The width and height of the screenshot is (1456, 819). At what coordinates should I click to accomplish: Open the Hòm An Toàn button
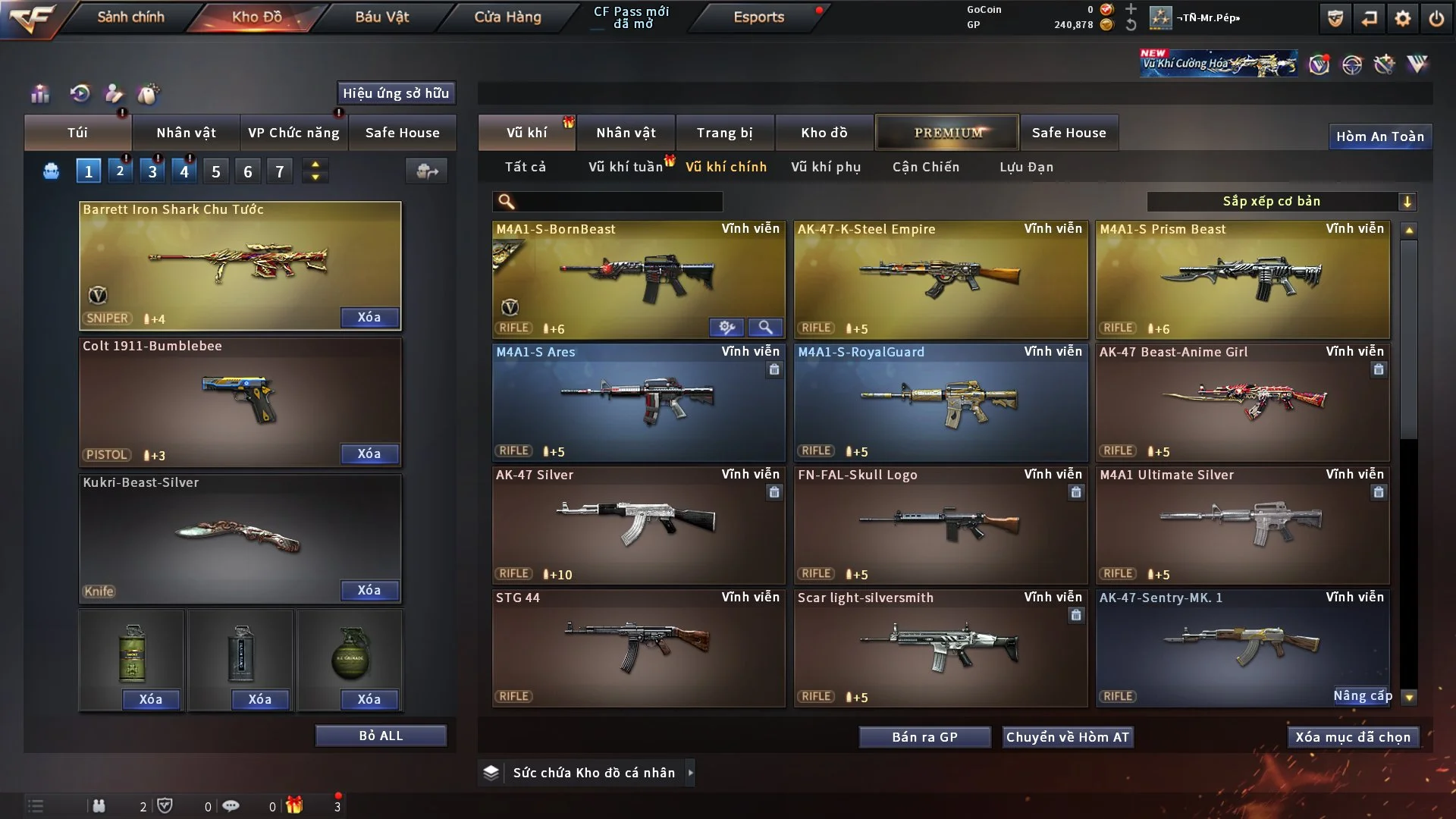coord(1379,136)
